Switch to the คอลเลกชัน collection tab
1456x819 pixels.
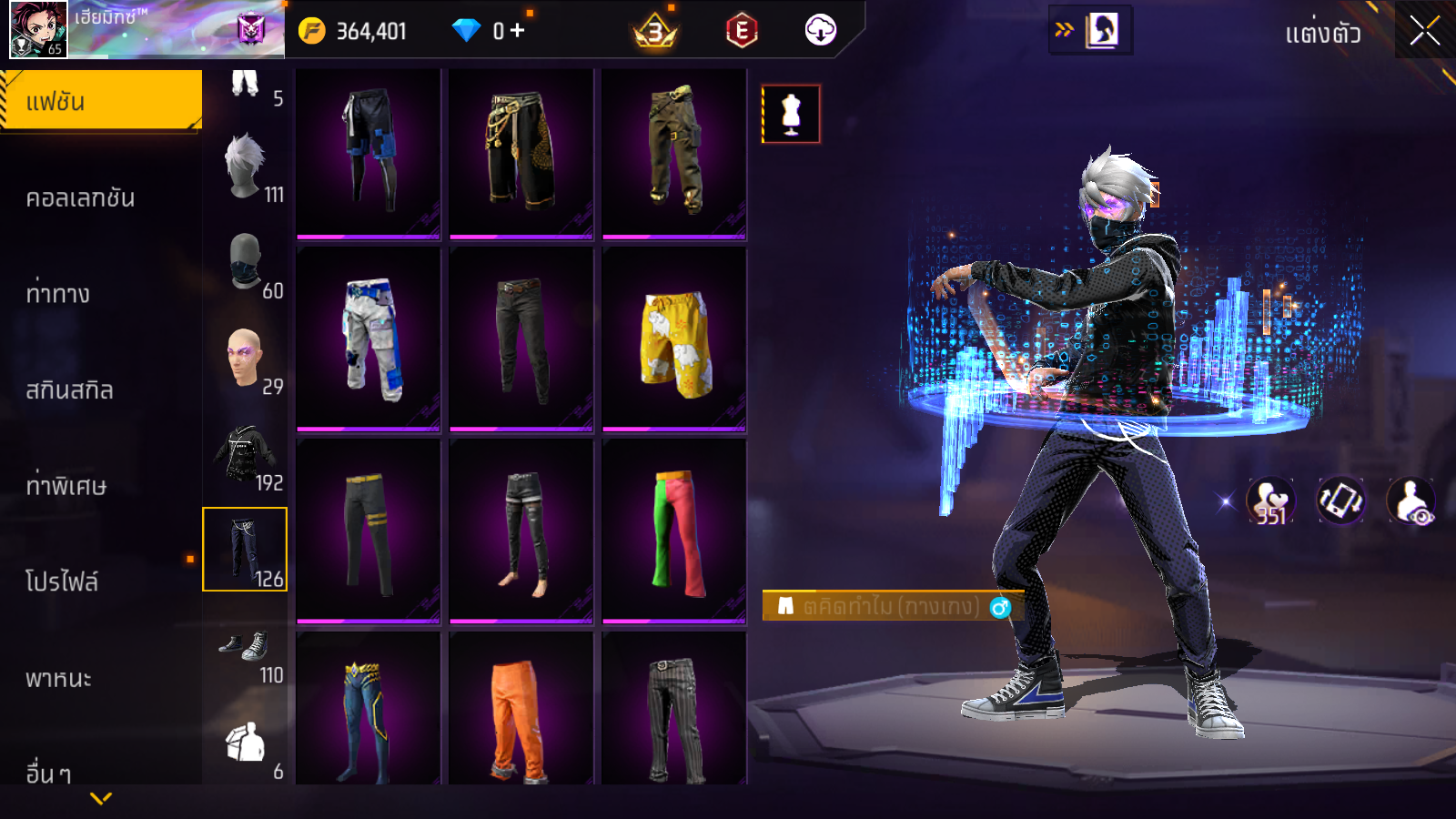[81, 197]
